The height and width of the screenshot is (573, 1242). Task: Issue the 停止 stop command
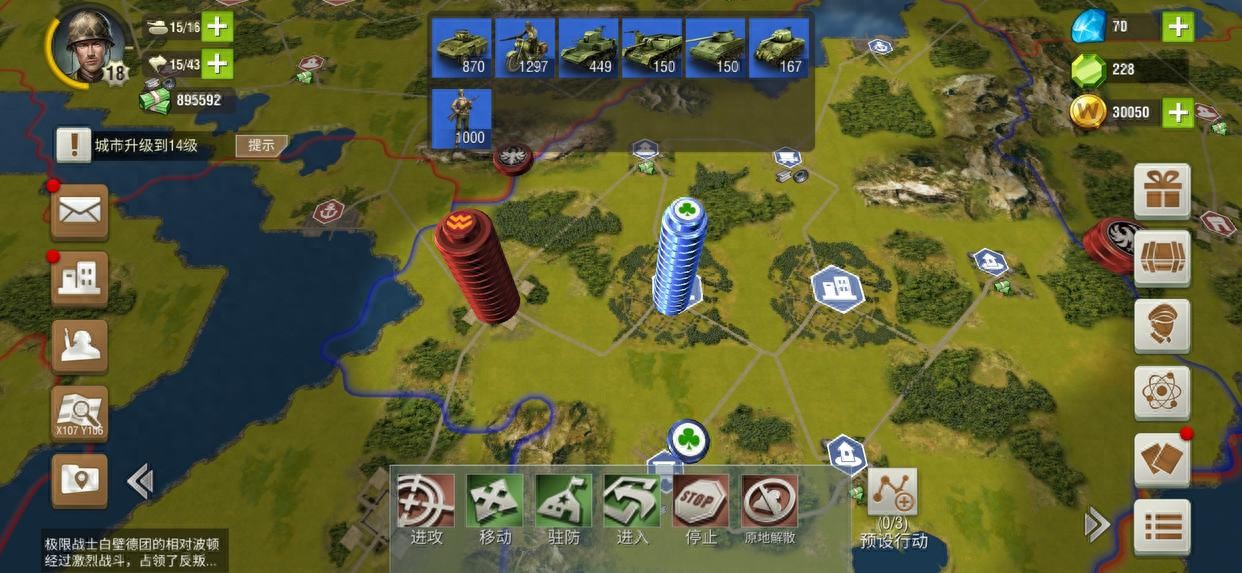[700, 508]
